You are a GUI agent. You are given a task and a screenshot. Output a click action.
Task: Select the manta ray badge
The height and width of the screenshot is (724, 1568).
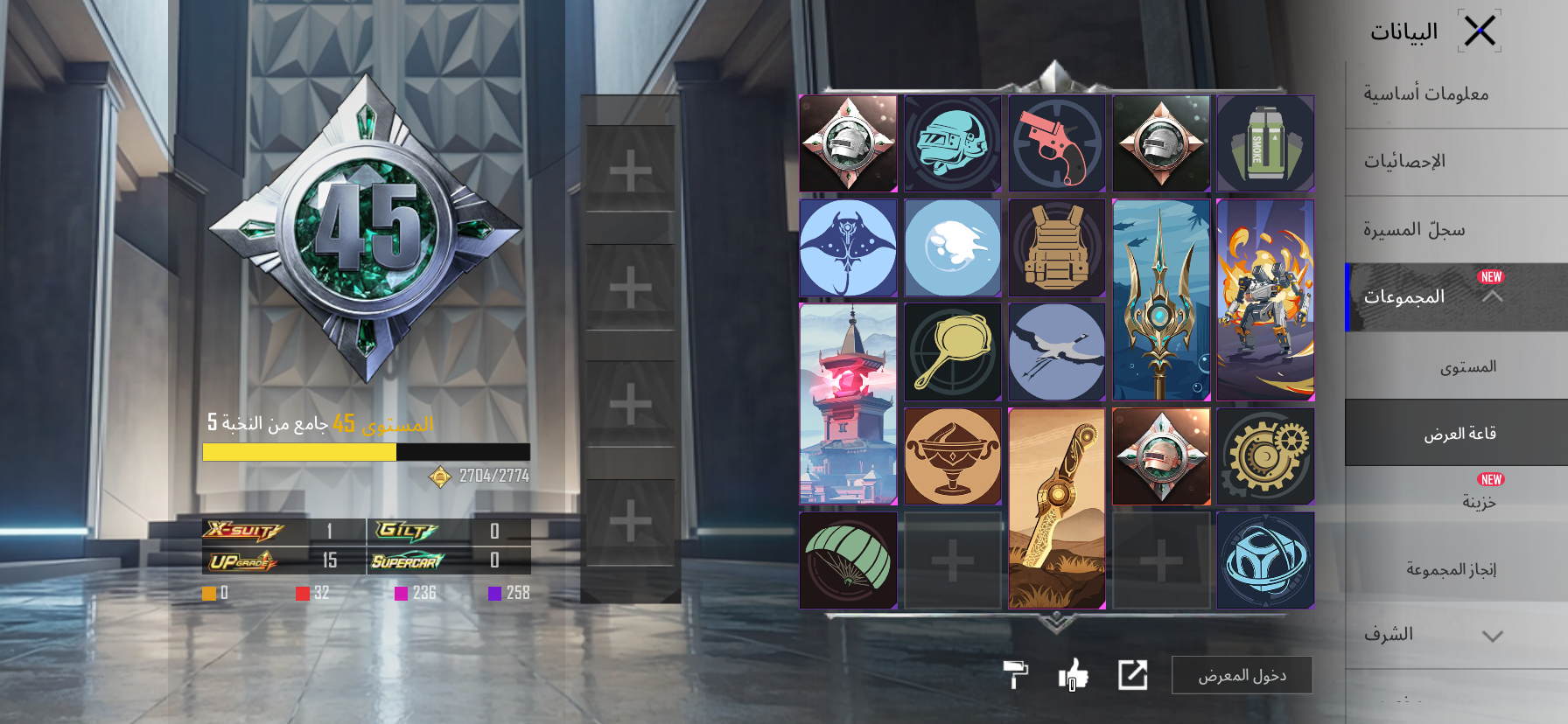(x=848, y=248)
